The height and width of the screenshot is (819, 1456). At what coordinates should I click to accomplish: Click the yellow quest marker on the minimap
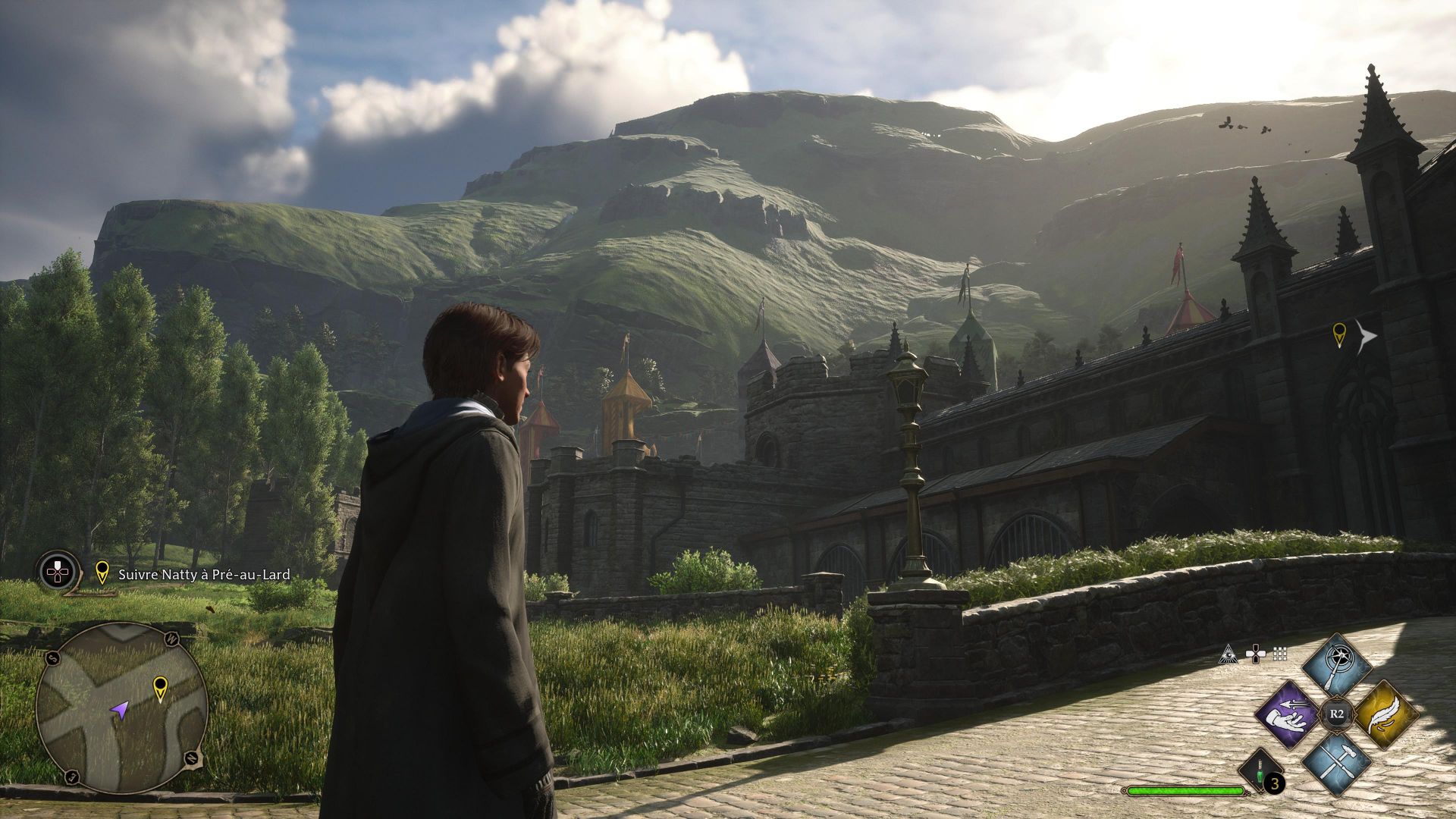click(160, 688)
